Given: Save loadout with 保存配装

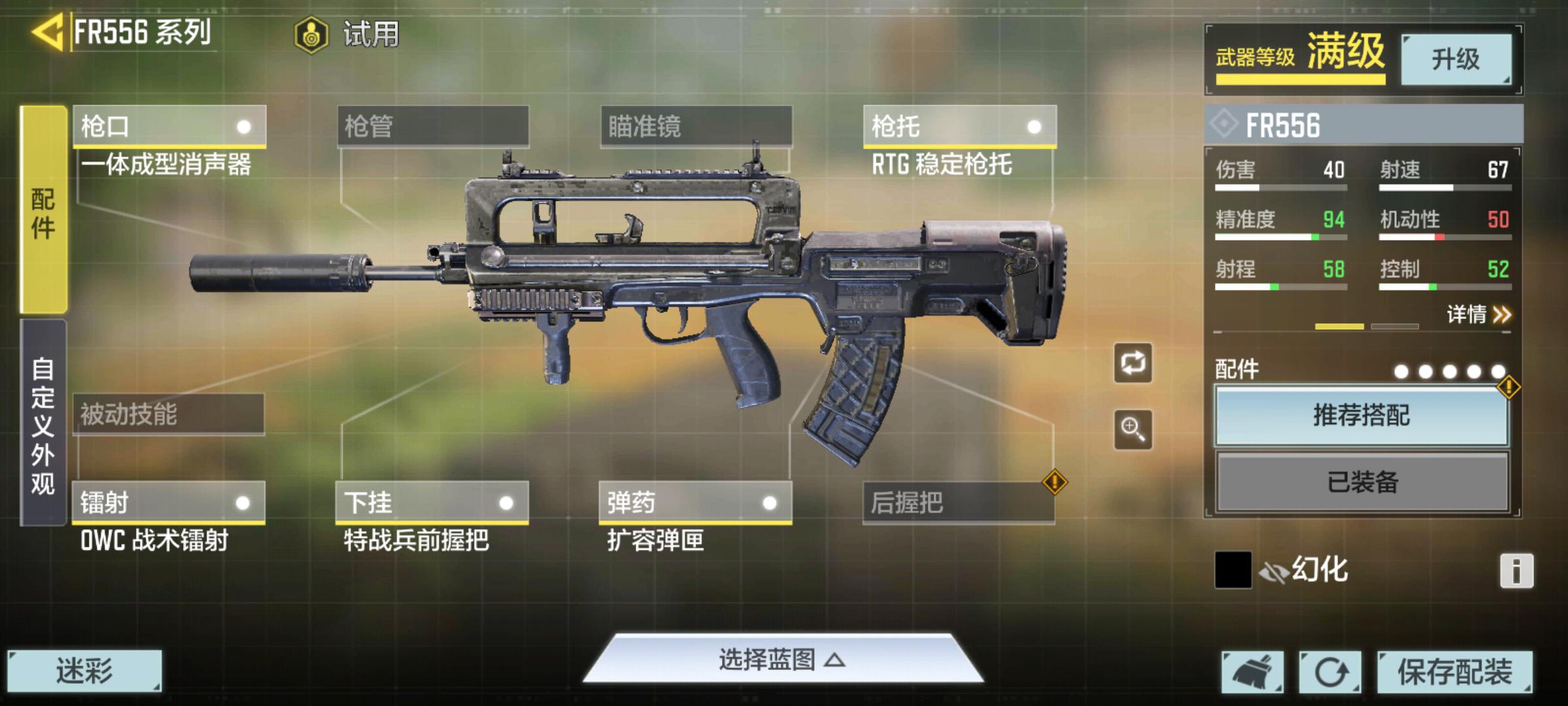Looking at the screenshot, I should (1454, 671).
